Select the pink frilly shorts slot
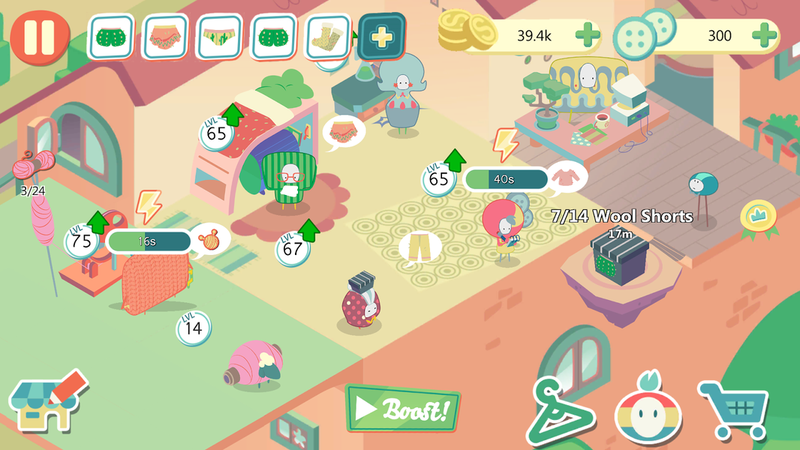This screenshot has width=800, height=450. click(166, 37)
